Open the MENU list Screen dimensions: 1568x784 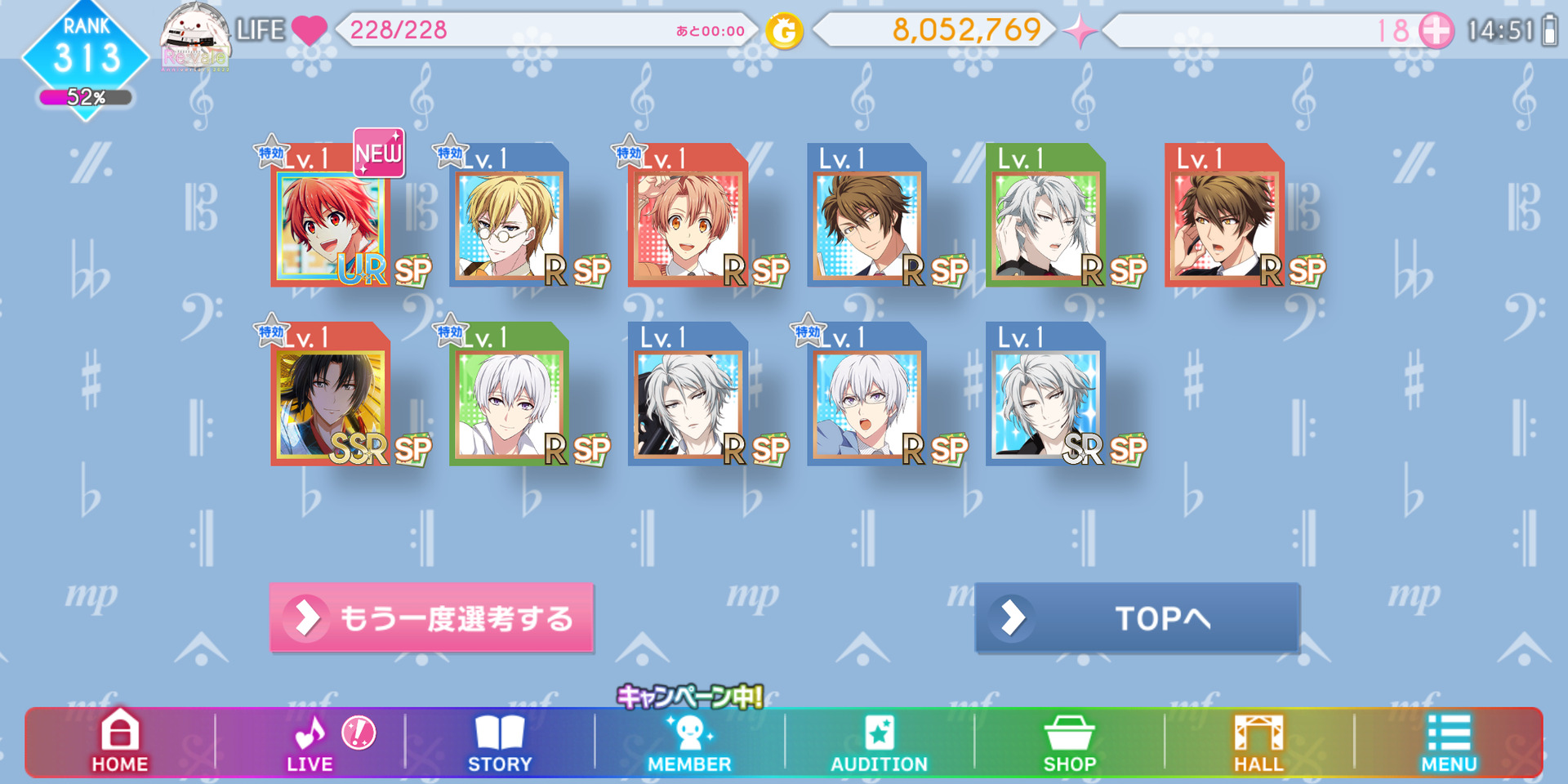pyautogui.click(x=1449, y=742)
